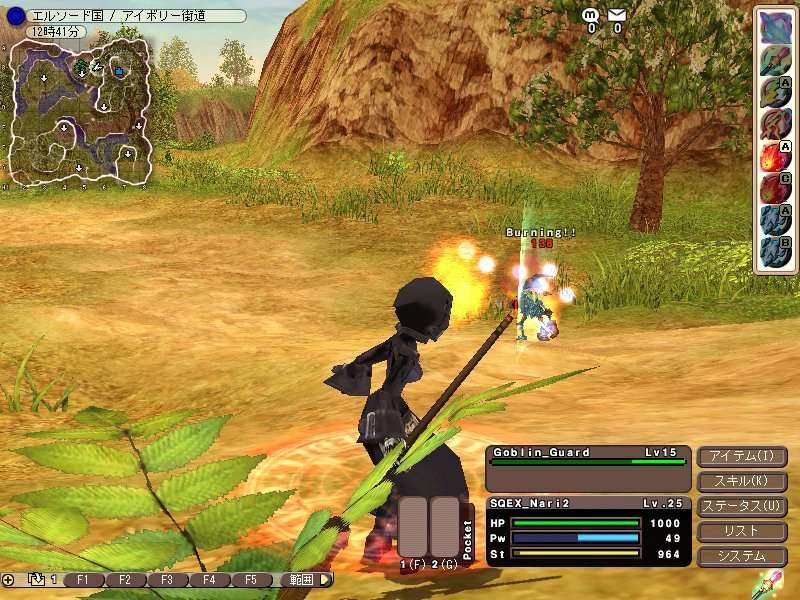The height and width of the screenshot is (600, 800).
Task: Select the F2 shortcut tab
Action: 125,580
